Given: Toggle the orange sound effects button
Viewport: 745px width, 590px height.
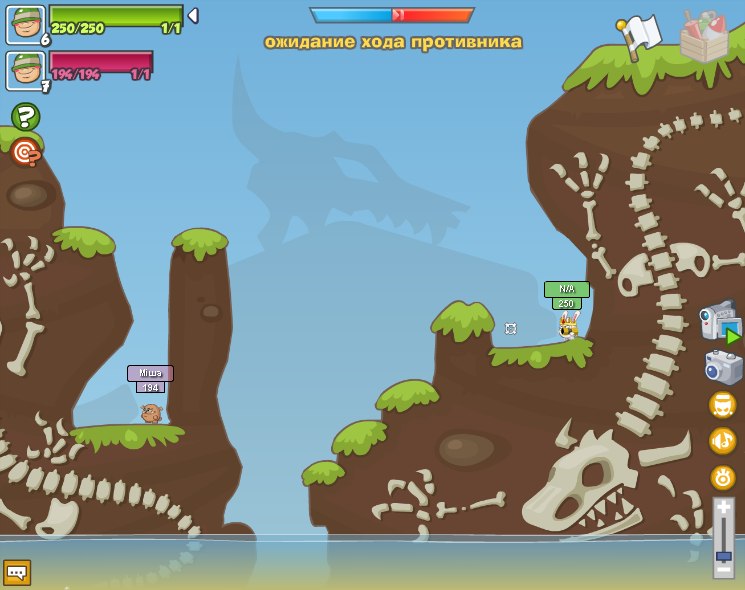Looking at the screenshot, I should tap(722, 477).
